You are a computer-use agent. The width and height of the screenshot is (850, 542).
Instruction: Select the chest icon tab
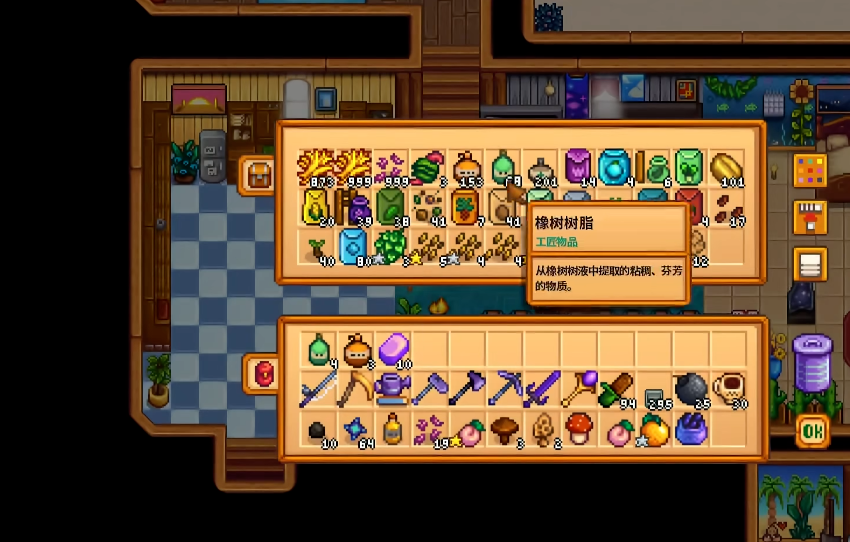tap(258, 175)
